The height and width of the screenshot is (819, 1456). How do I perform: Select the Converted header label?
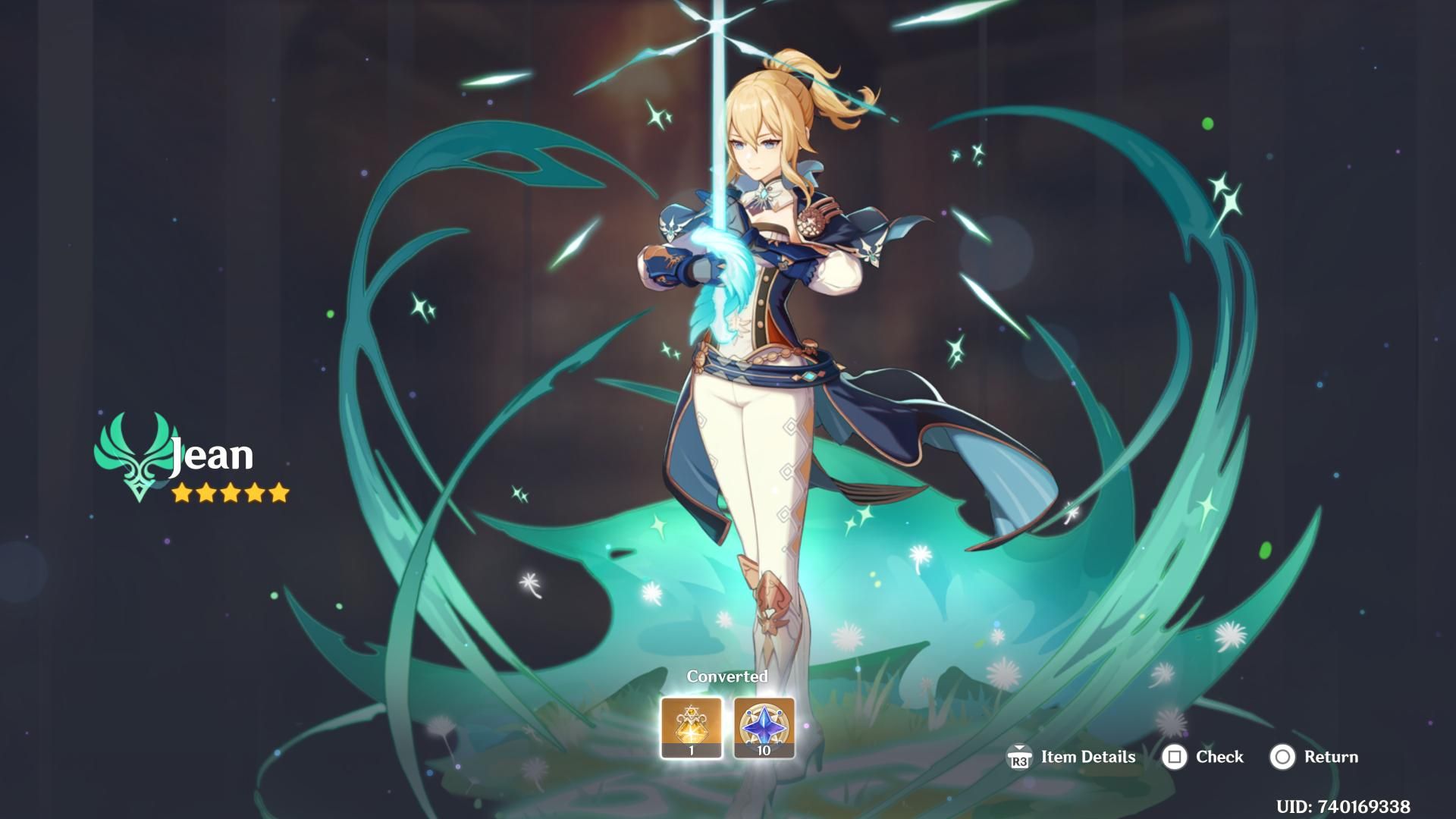pos(727,676)
